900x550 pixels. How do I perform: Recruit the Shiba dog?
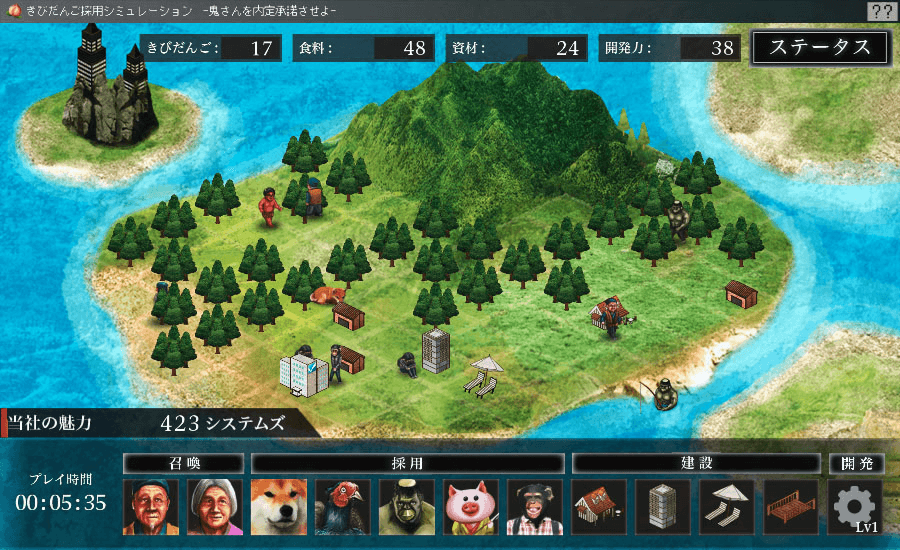click(x=279, y=507)
